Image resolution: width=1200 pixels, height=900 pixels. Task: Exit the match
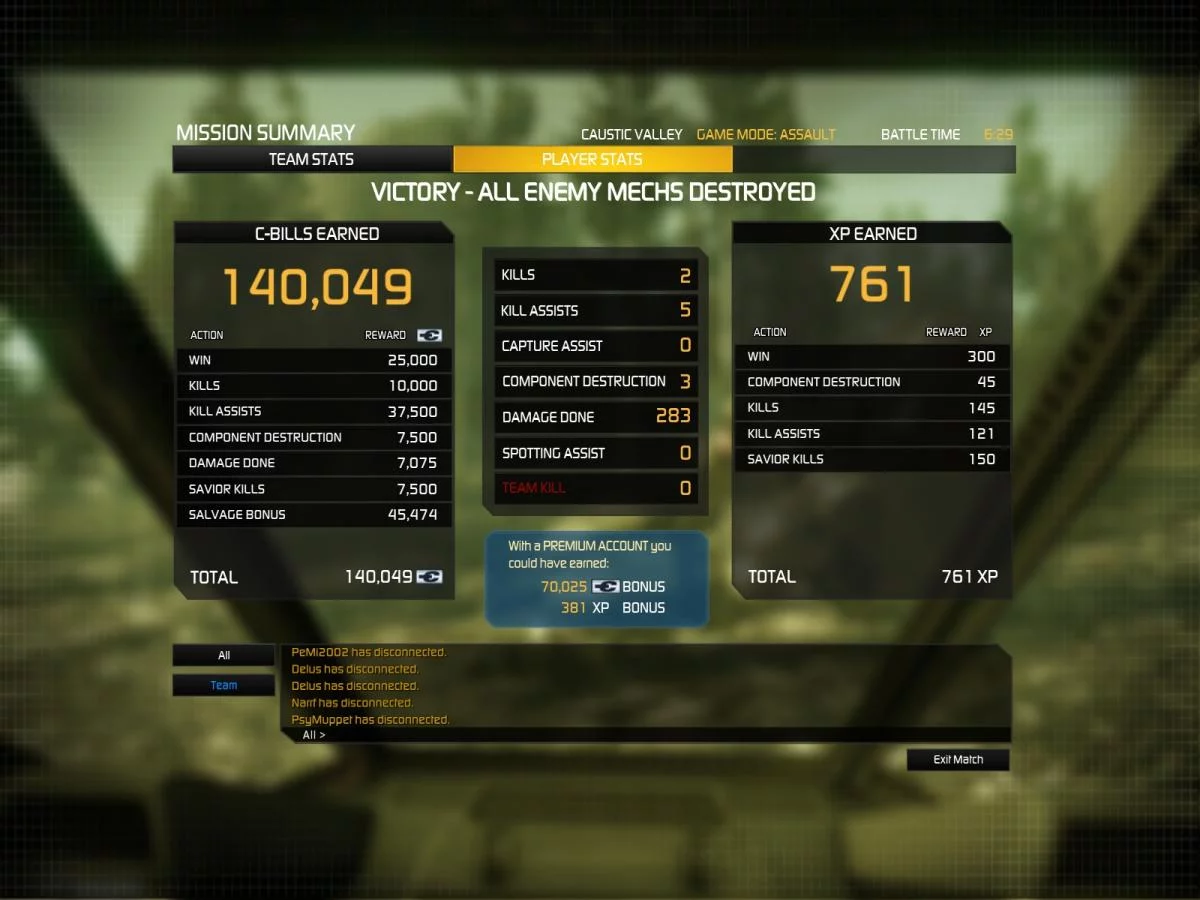tap(958, 760)
